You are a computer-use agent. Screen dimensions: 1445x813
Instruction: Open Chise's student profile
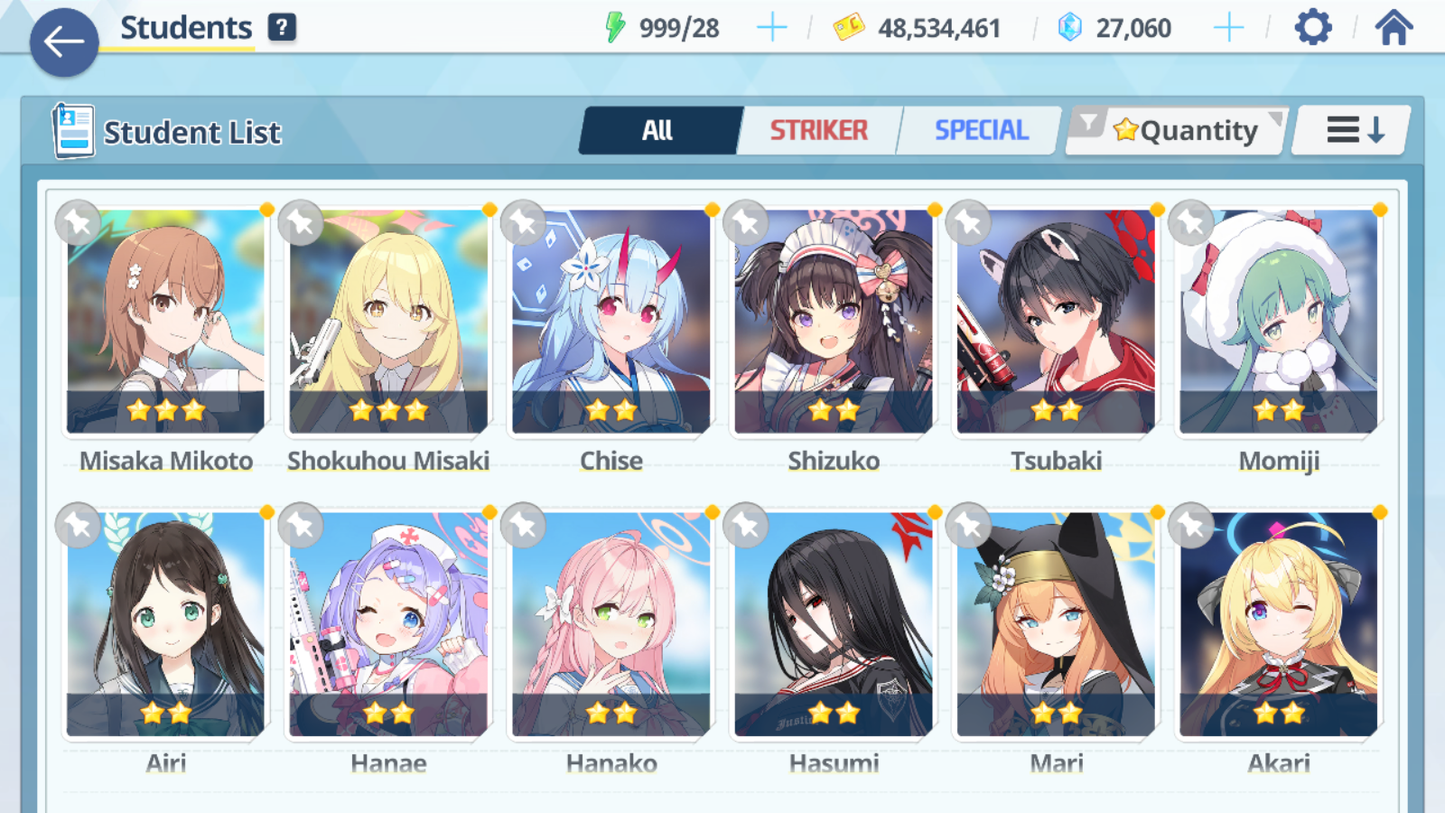click(x=611, y=322)
